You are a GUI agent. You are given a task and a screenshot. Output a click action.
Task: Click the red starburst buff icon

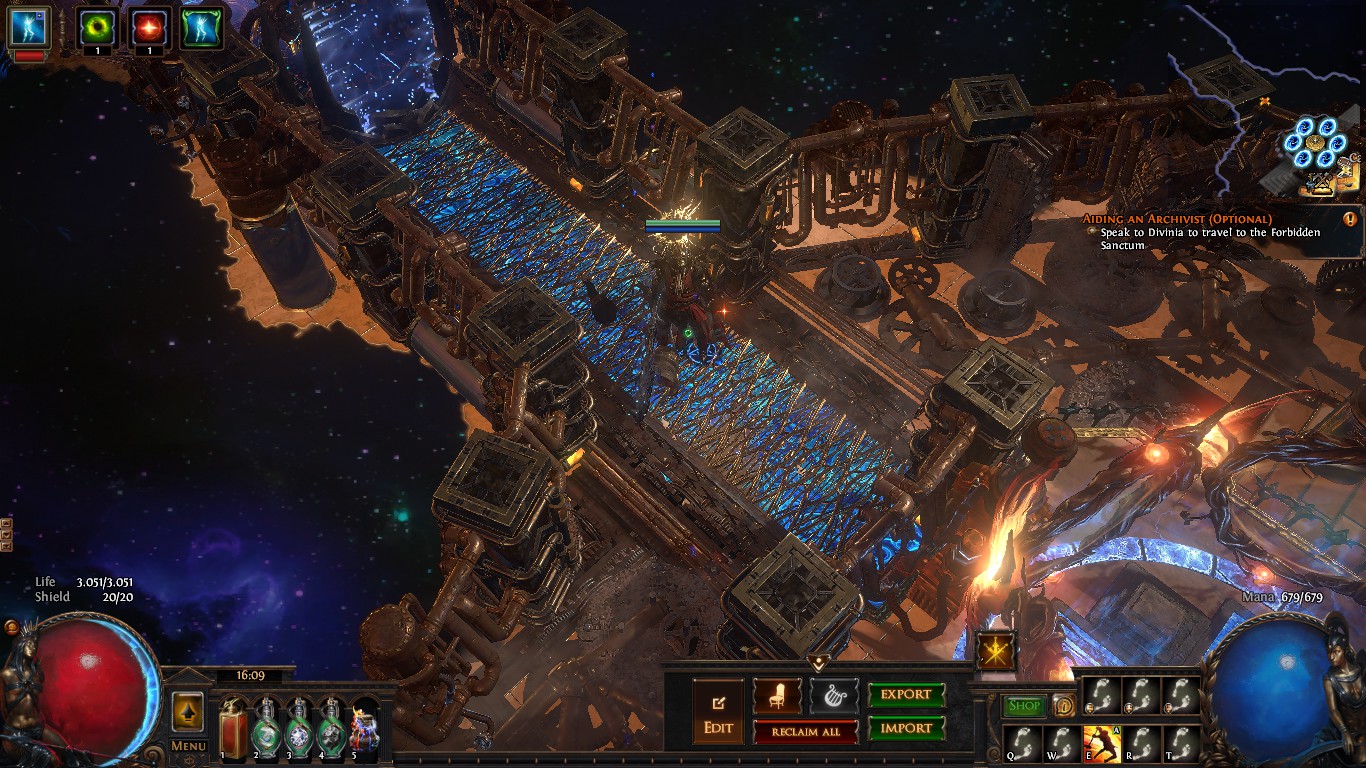tap(149, 29)
